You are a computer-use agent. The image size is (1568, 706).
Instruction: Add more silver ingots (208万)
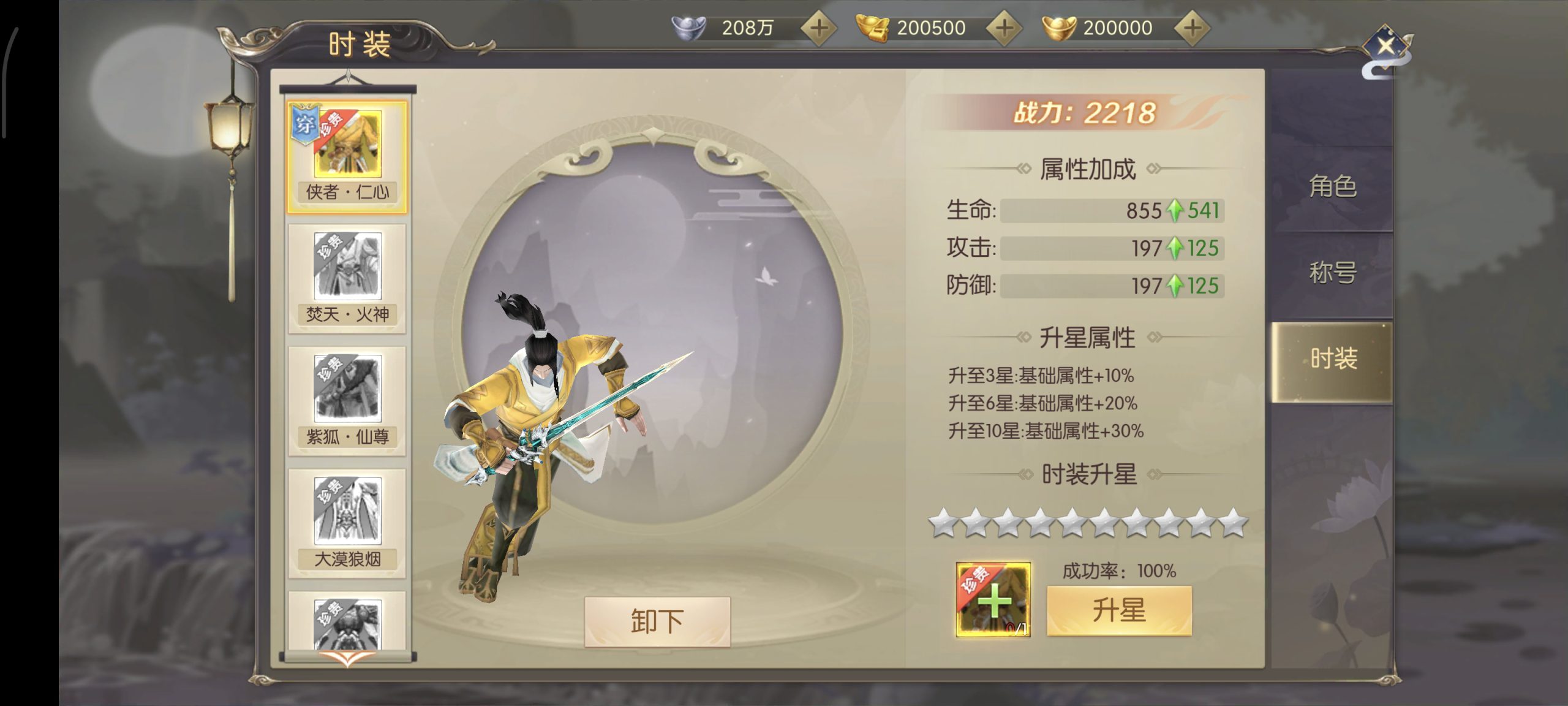[x=818, y=28]
